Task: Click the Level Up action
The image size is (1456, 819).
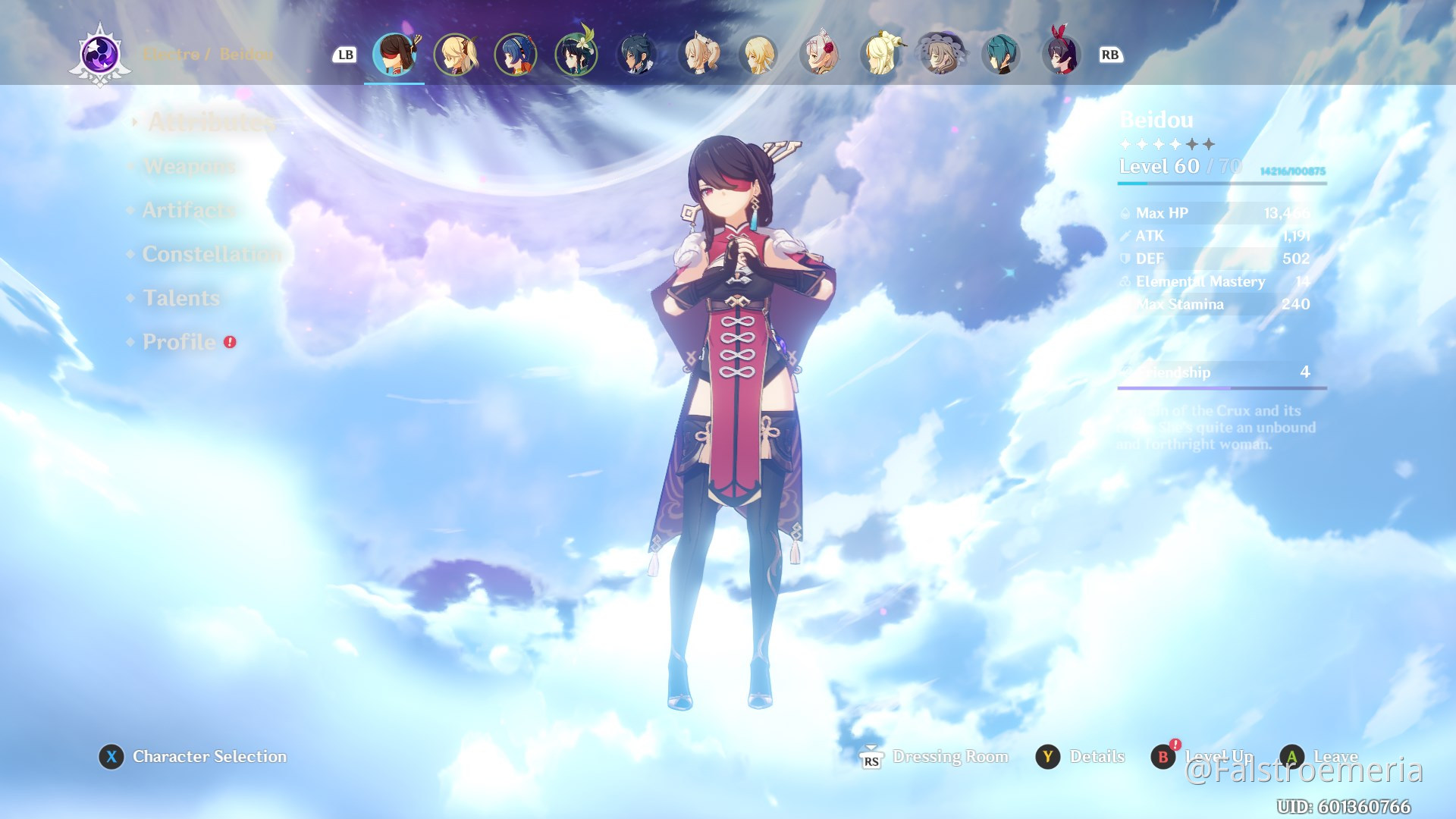Action: click(x=1214, y=756)
